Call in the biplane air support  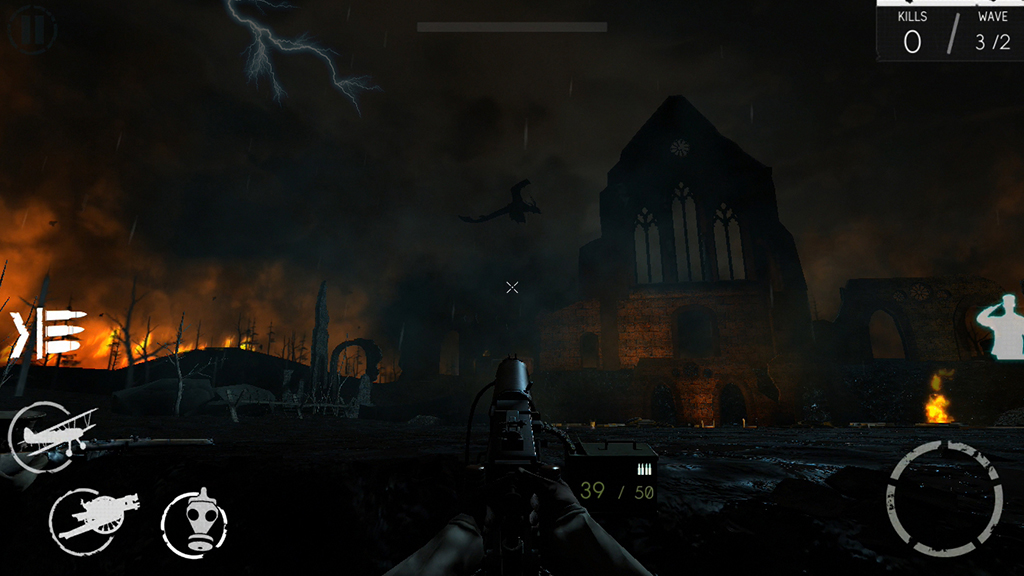coord(52,435)
